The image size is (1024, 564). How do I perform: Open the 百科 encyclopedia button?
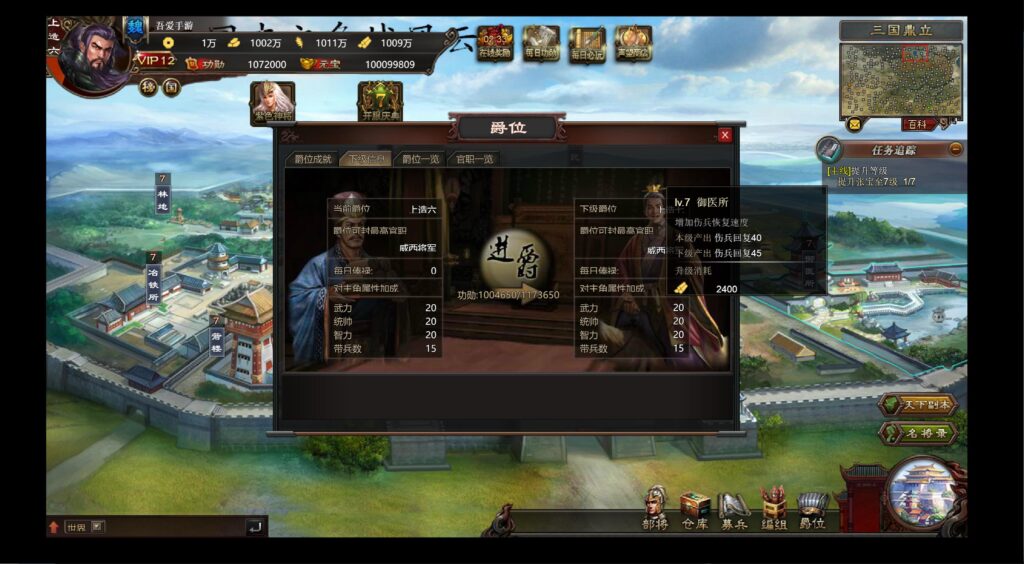tap(917, 125)
